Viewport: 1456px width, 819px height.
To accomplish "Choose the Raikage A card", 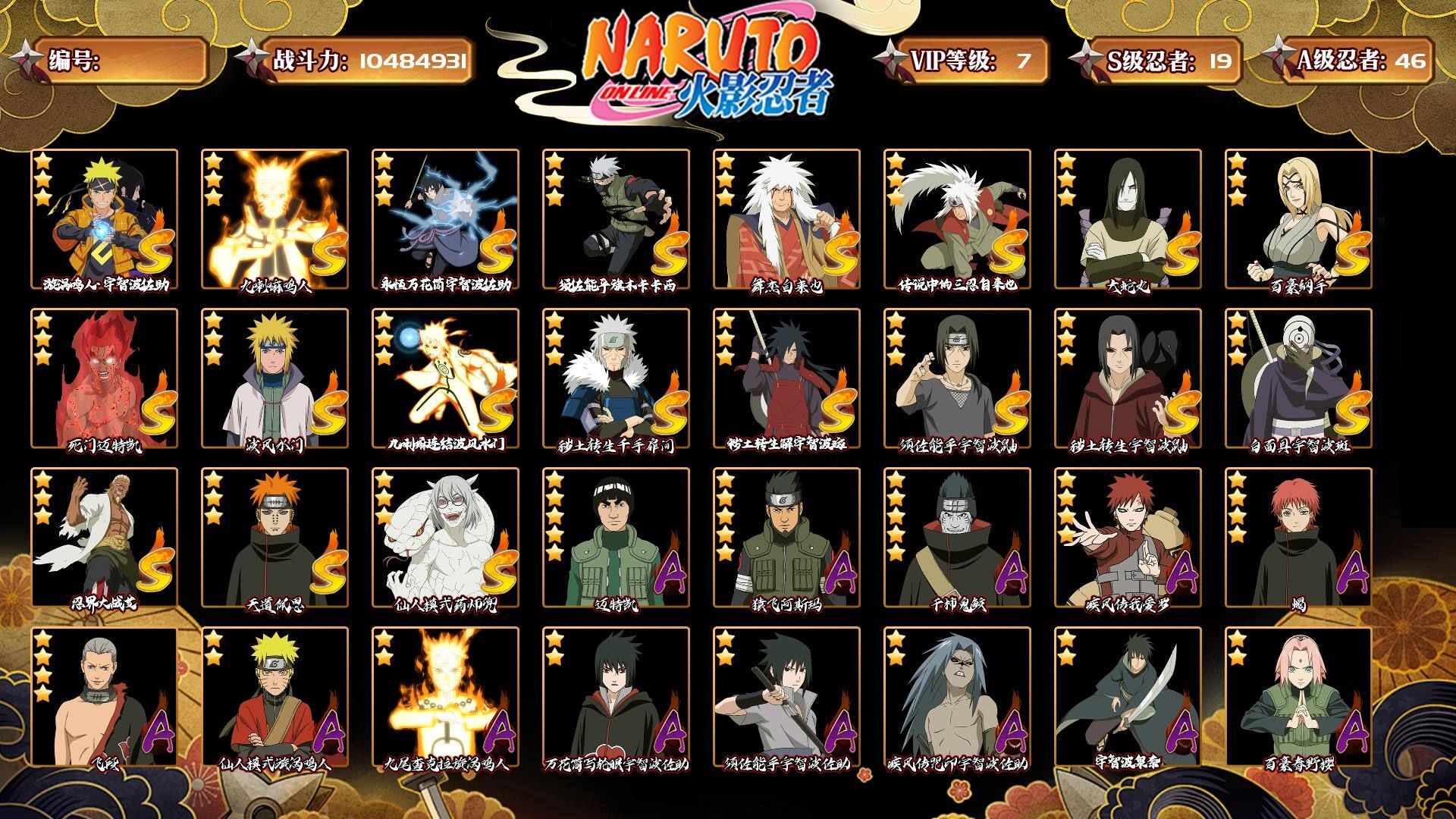I will (x=104, y=538).
